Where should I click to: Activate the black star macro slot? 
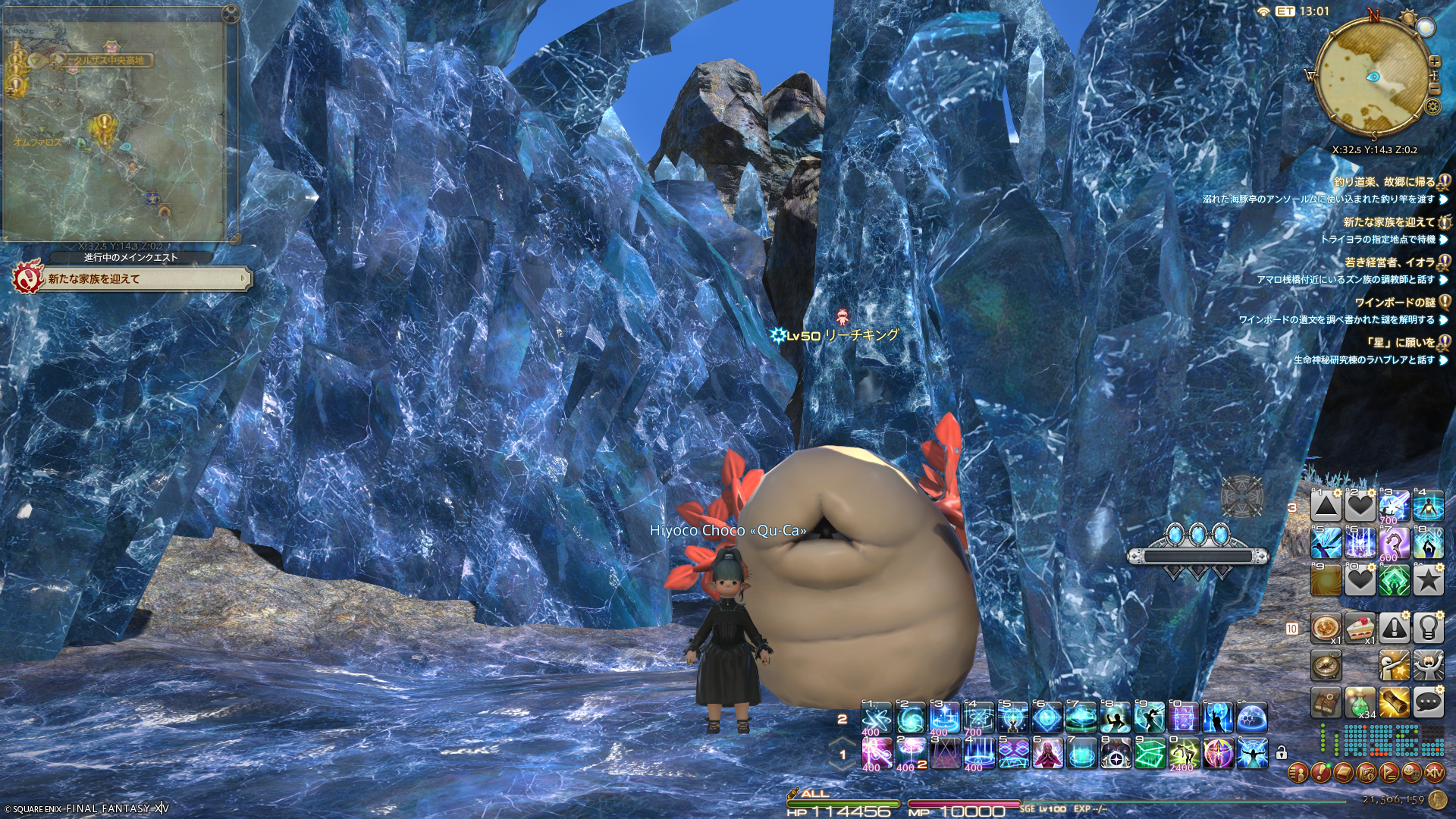[1428, 581]
